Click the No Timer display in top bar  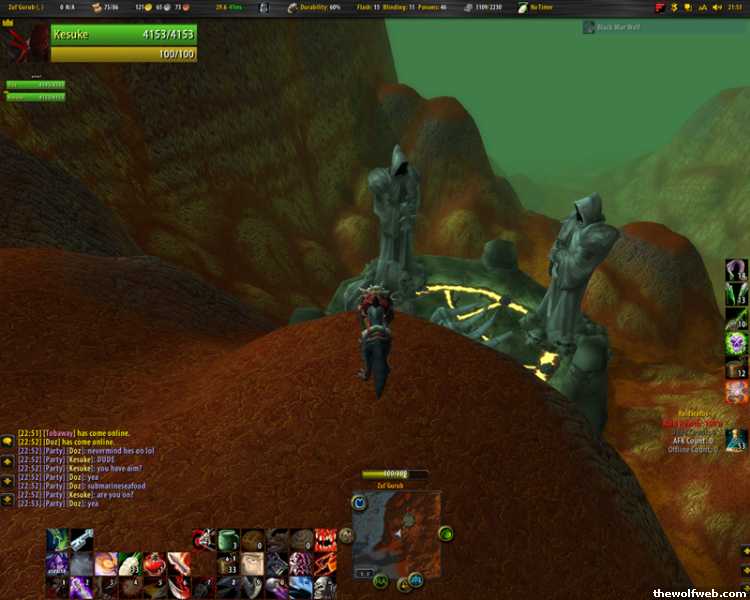point(540,7)
